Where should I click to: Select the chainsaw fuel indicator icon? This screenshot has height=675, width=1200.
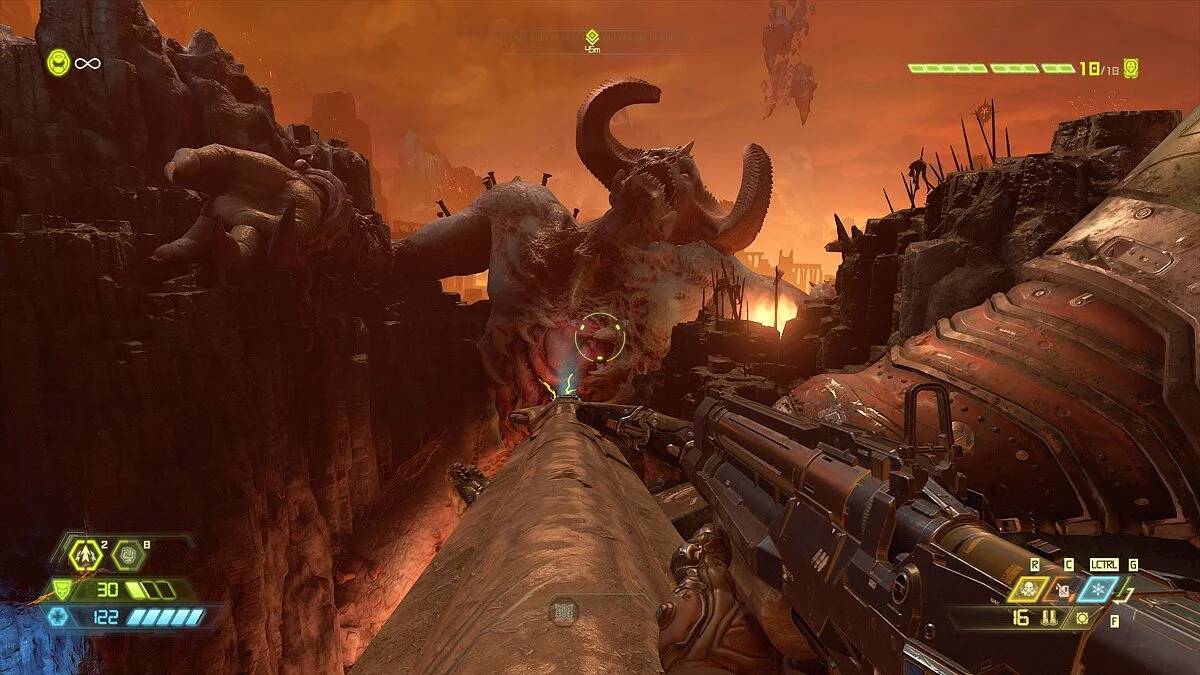(563, 612)
